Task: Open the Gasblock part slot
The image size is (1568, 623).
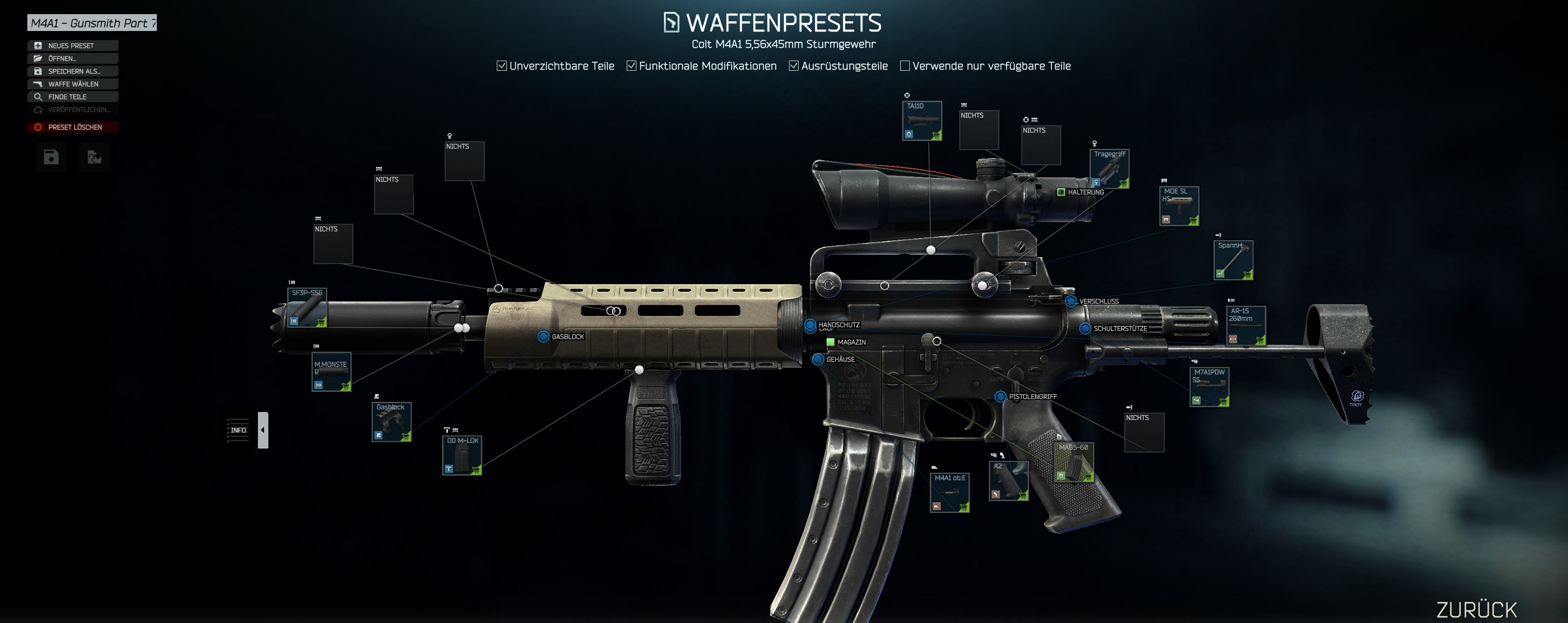Action: (392, 421)
